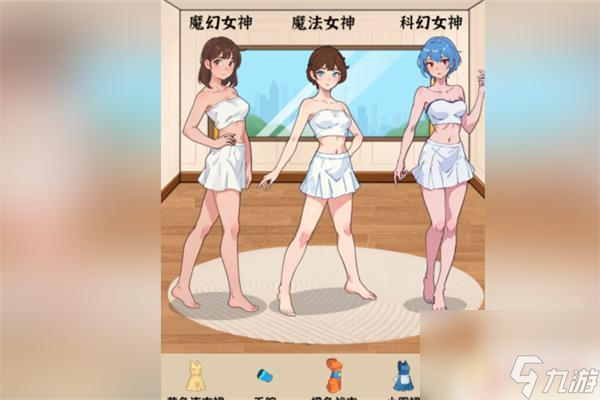
Task: Select the yellow dress item
Action: click(x=194, y=375)
